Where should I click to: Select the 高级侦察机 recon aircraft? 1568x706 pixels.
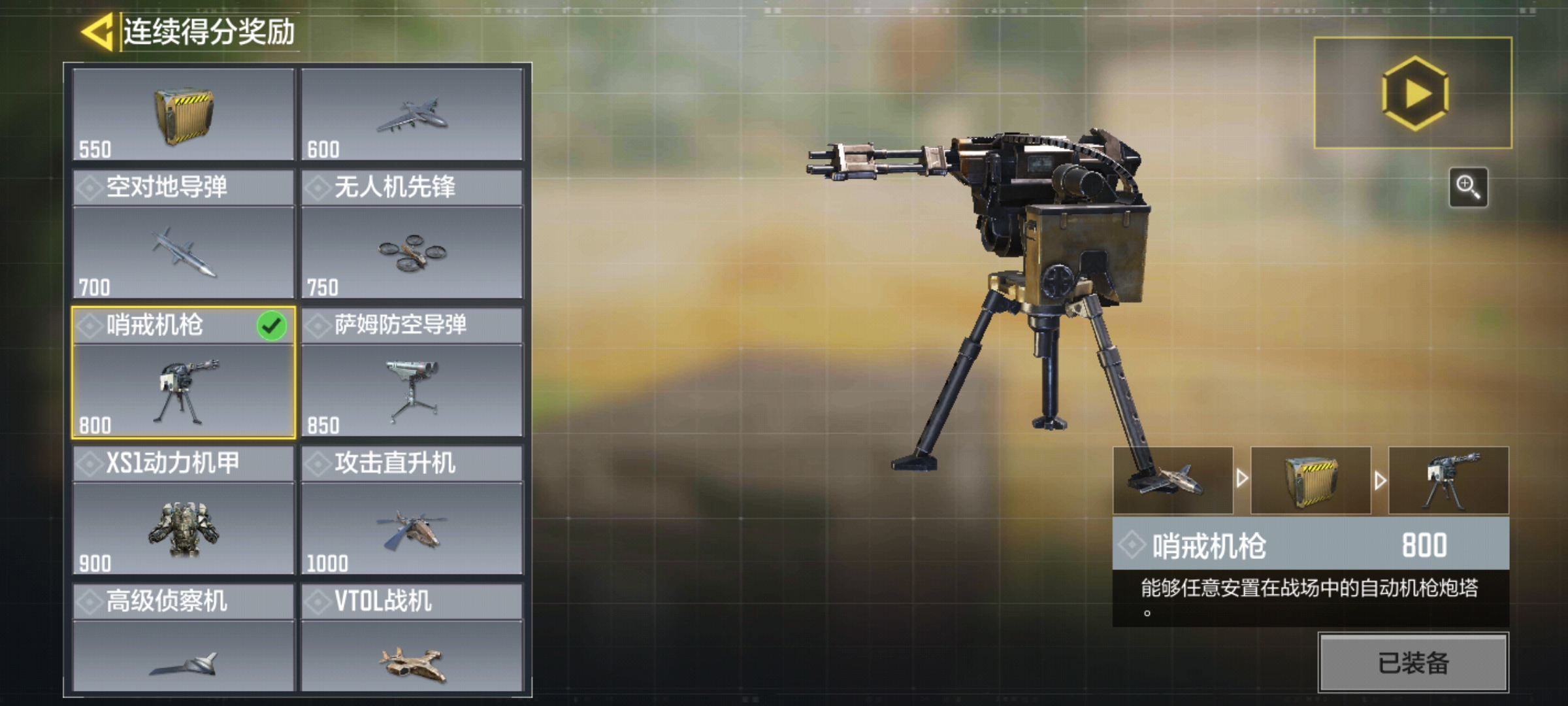(184, 637)
